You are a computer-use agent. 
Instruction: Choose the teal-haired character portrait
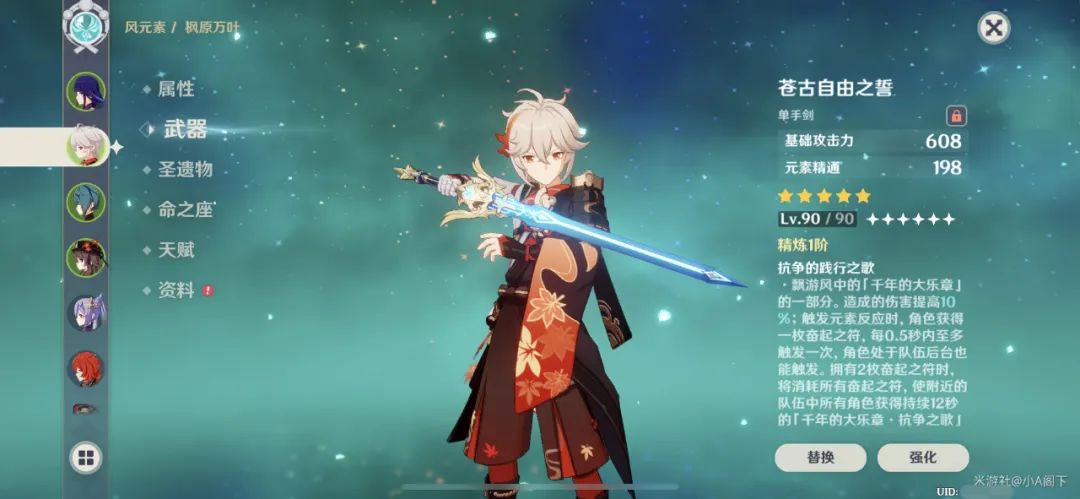point(86,202)
